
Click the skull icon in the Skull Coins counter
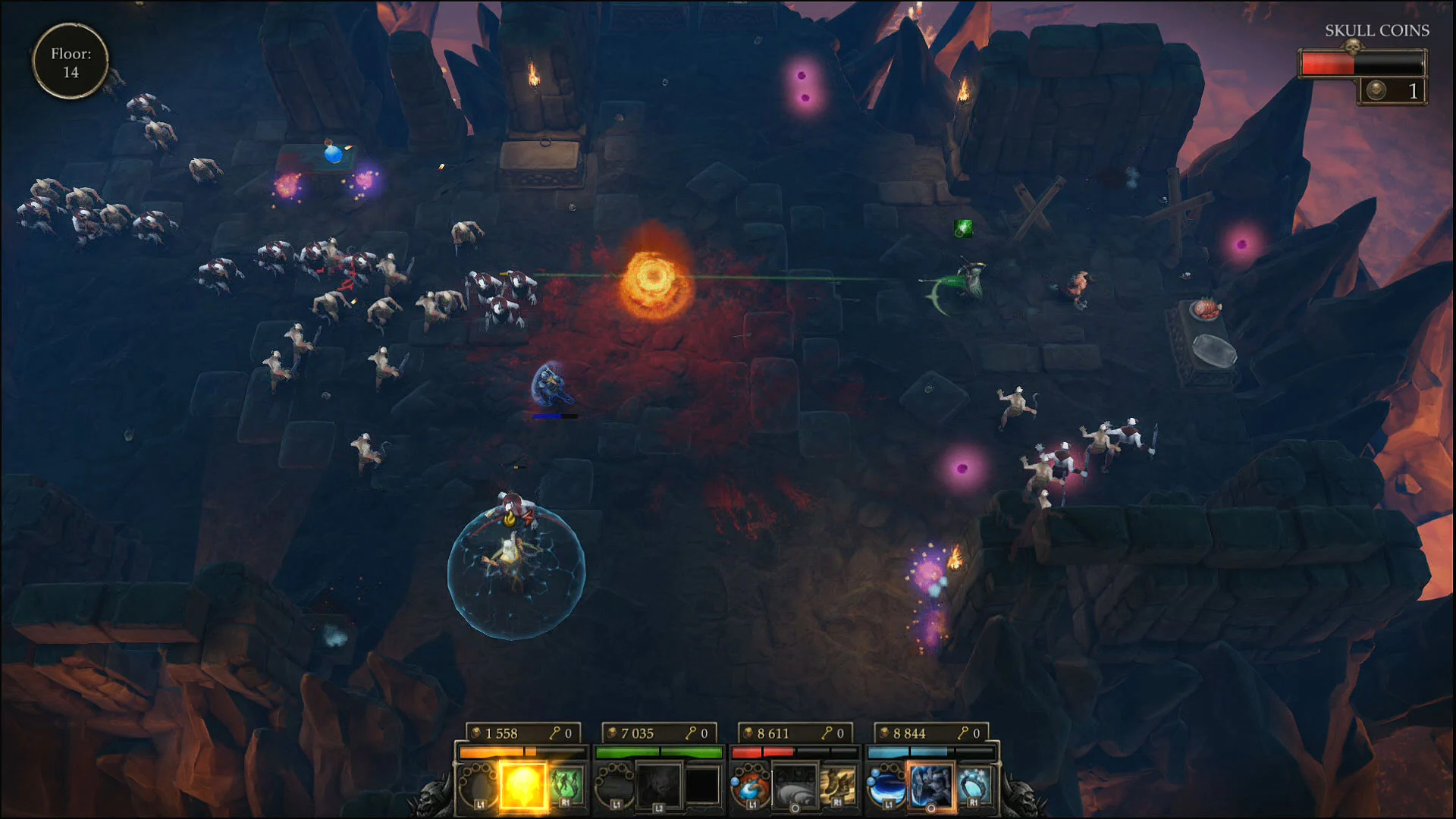coord(1376,91)
